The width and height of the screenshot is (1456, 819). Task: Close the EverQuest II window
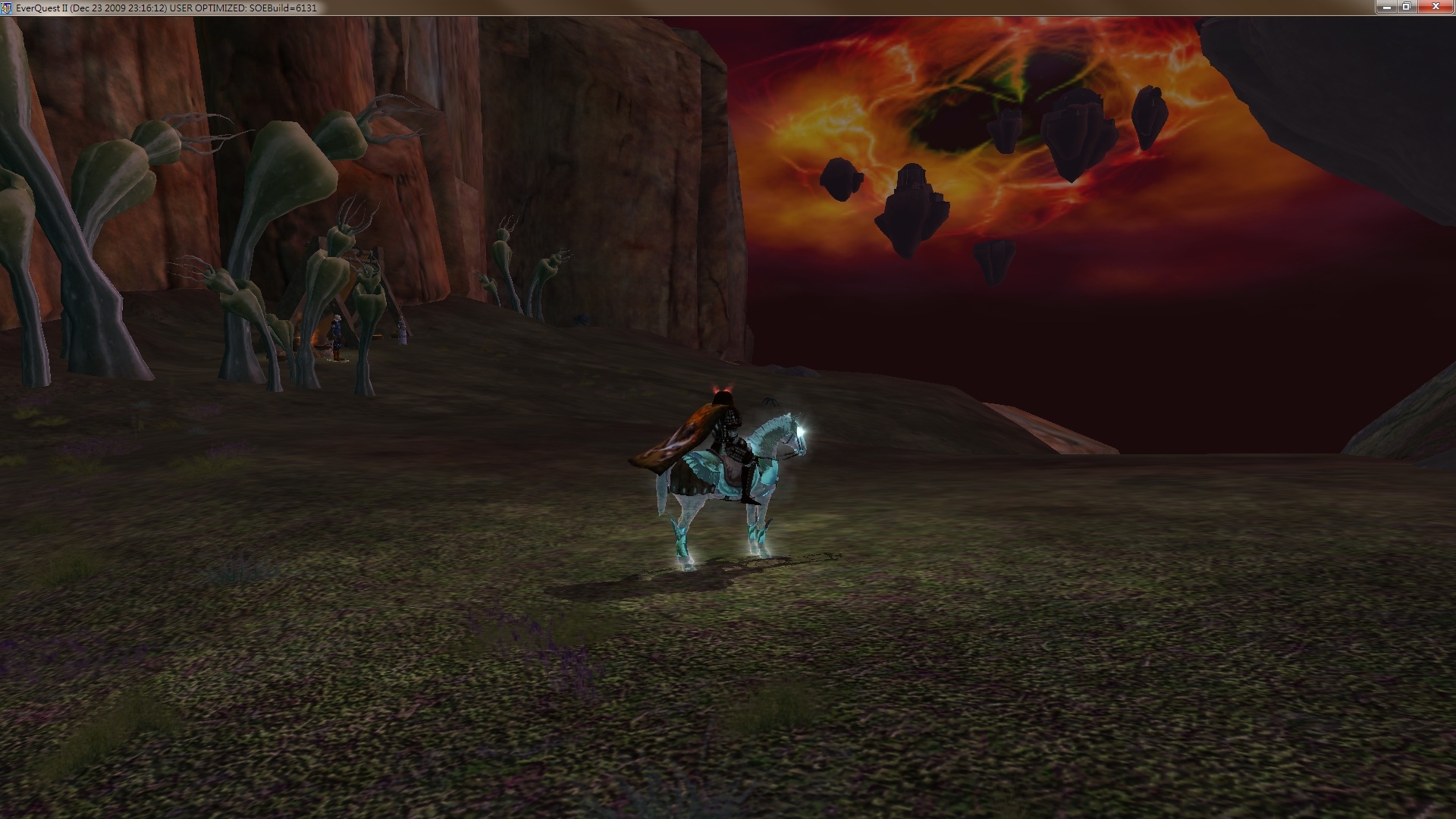pos(1436,7)
